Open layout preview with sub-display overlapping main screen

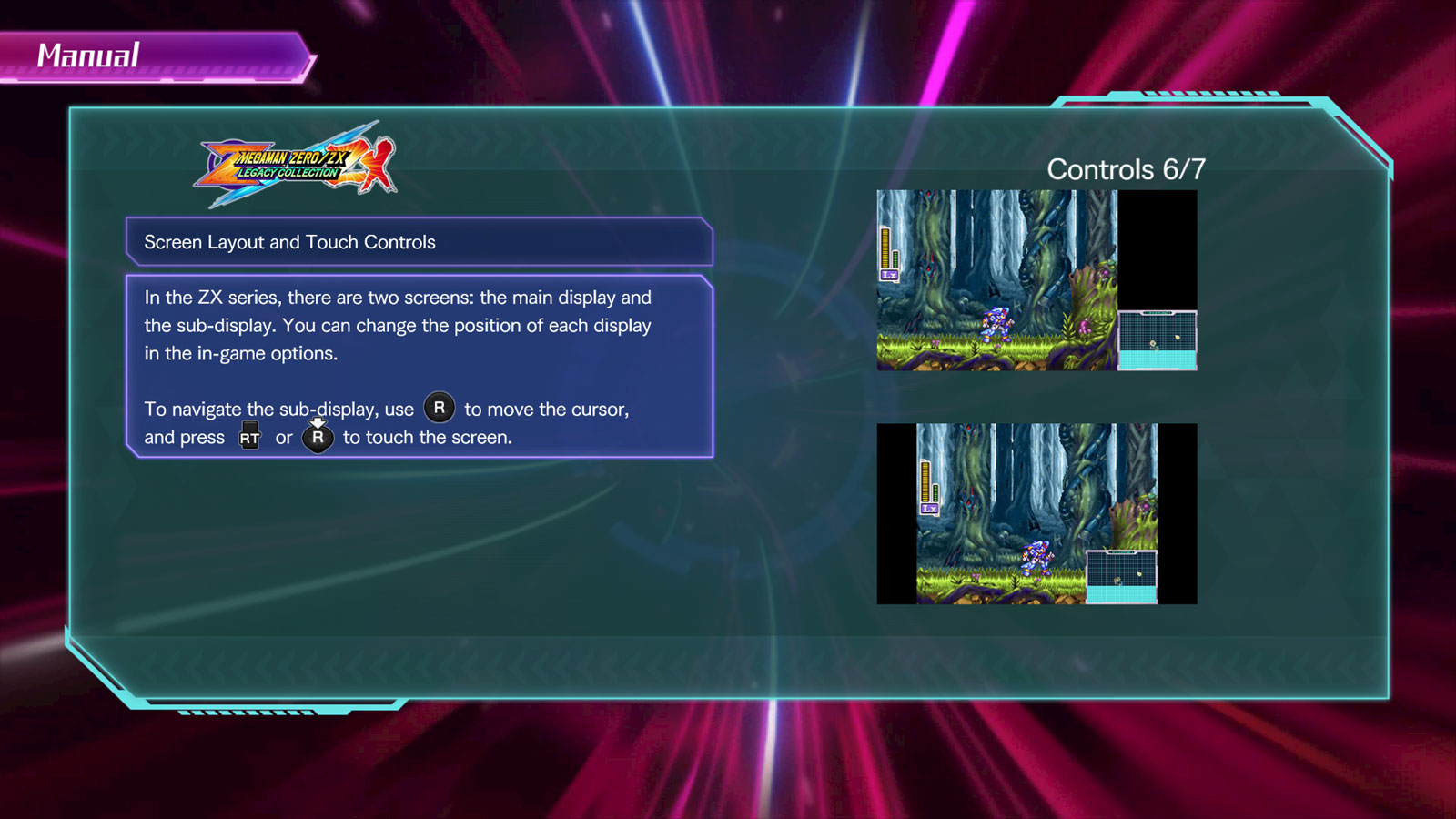point(1036,513)
